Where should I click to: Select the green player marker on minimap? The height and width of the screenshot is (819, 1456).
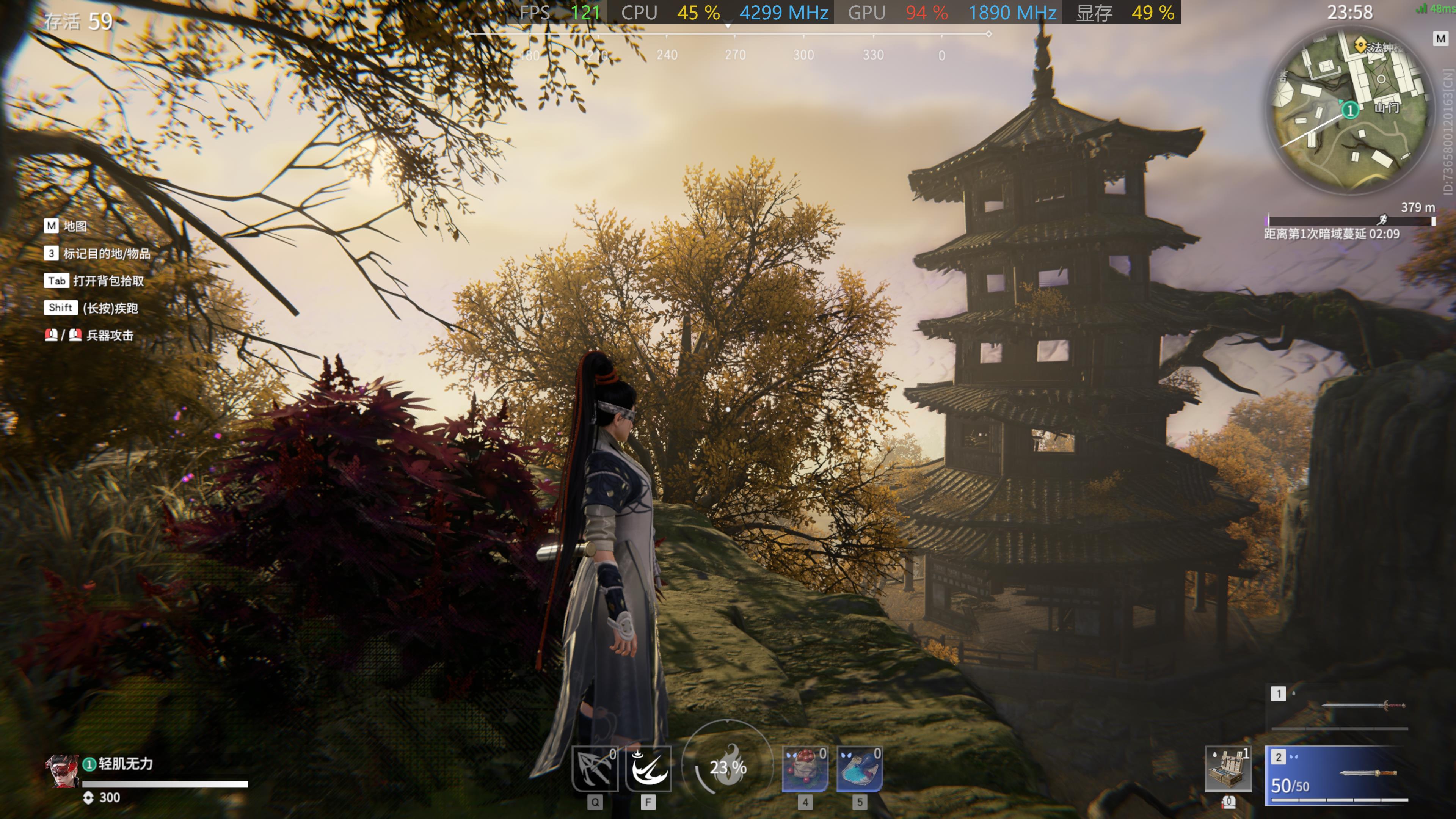1350,110
